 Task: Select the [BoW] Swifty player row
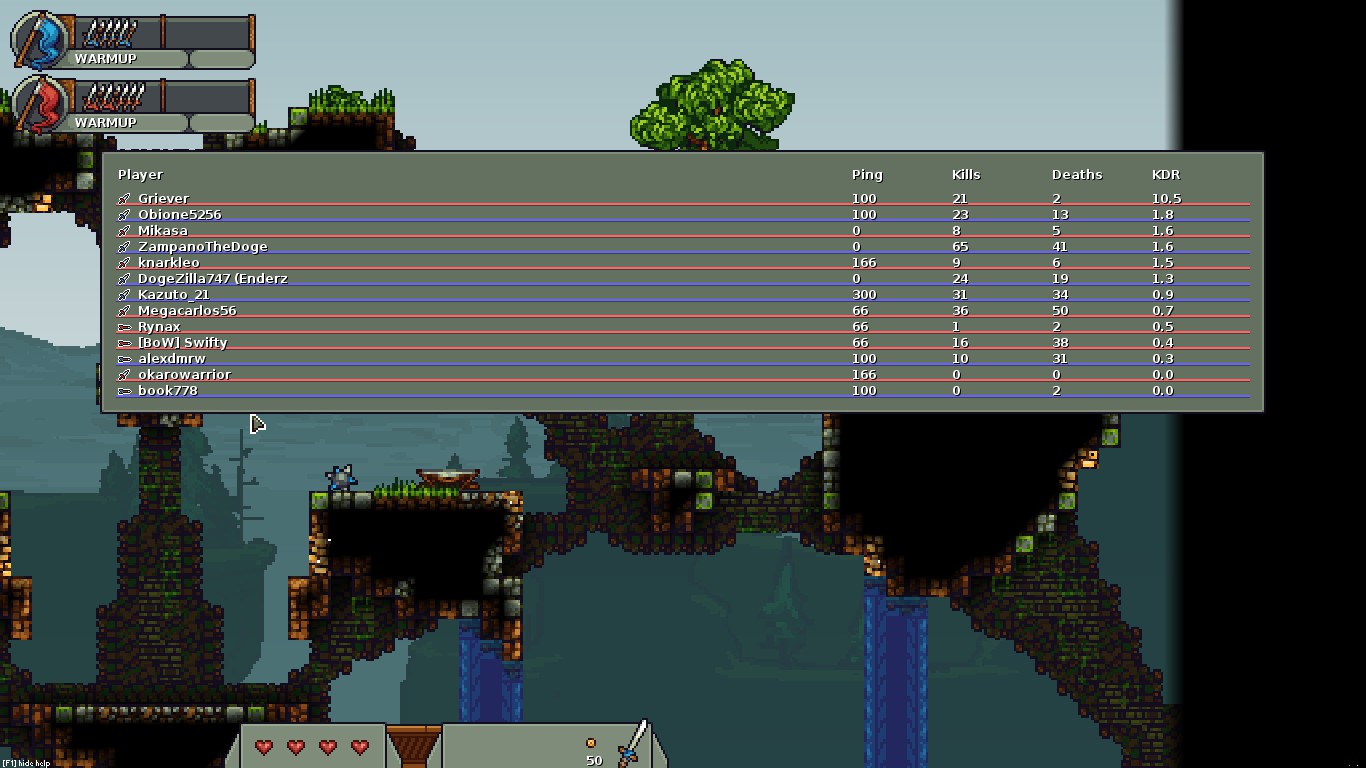(x=182, y=342)
